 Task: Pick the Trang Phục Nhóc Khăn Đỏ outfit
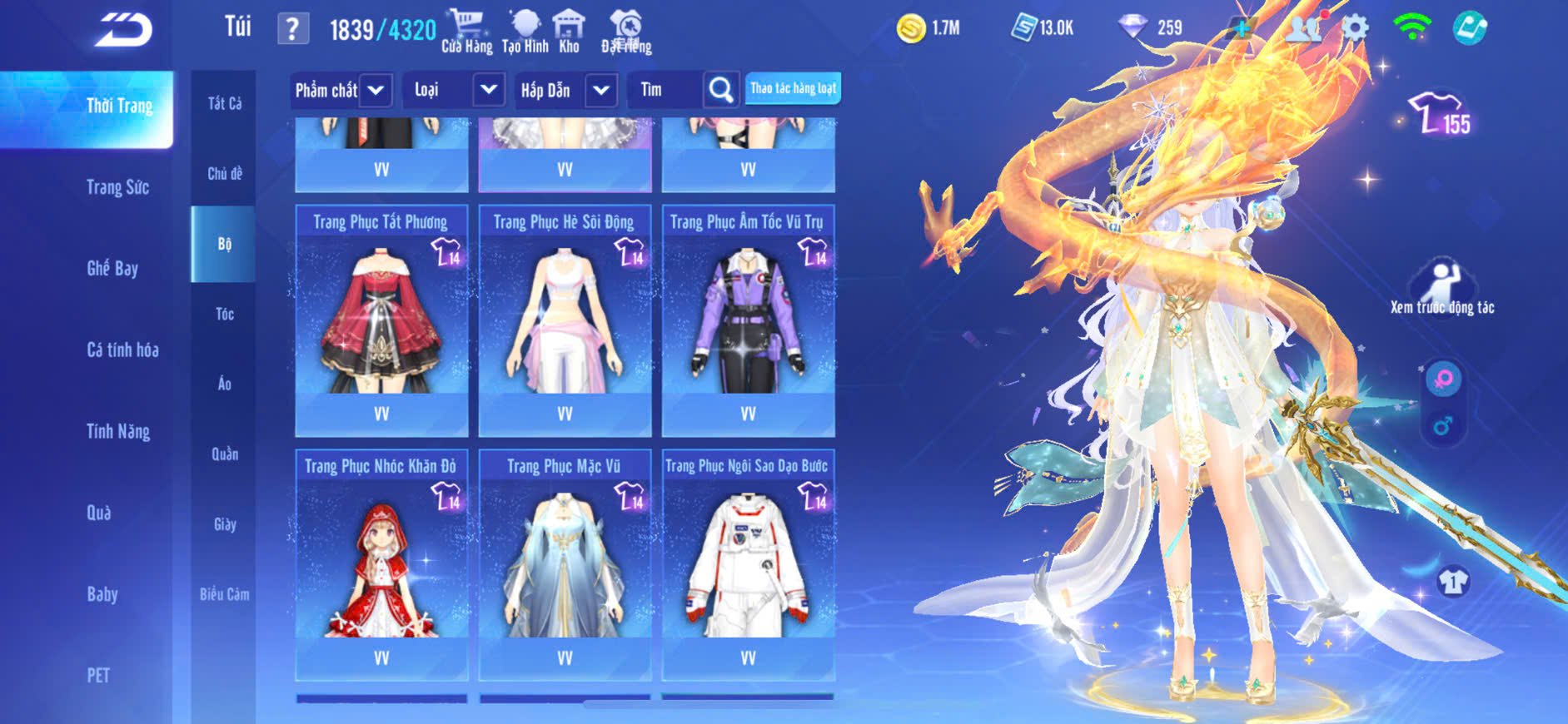coord(381,565)
